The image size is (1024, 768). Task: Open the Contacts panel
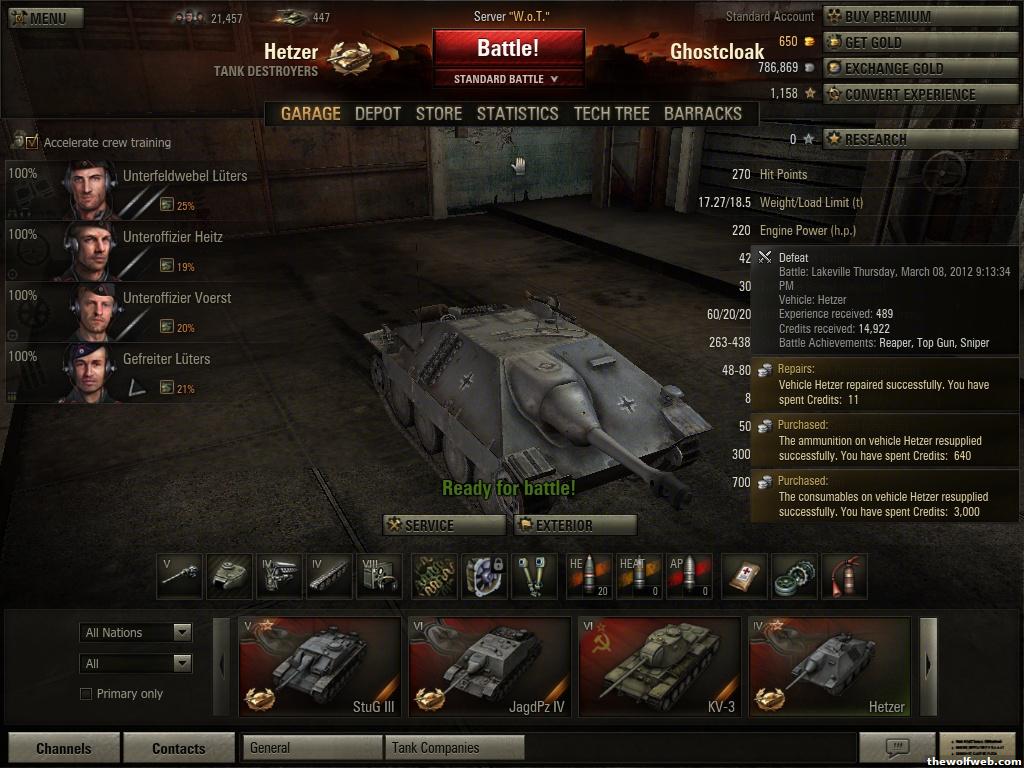point(178,748)
